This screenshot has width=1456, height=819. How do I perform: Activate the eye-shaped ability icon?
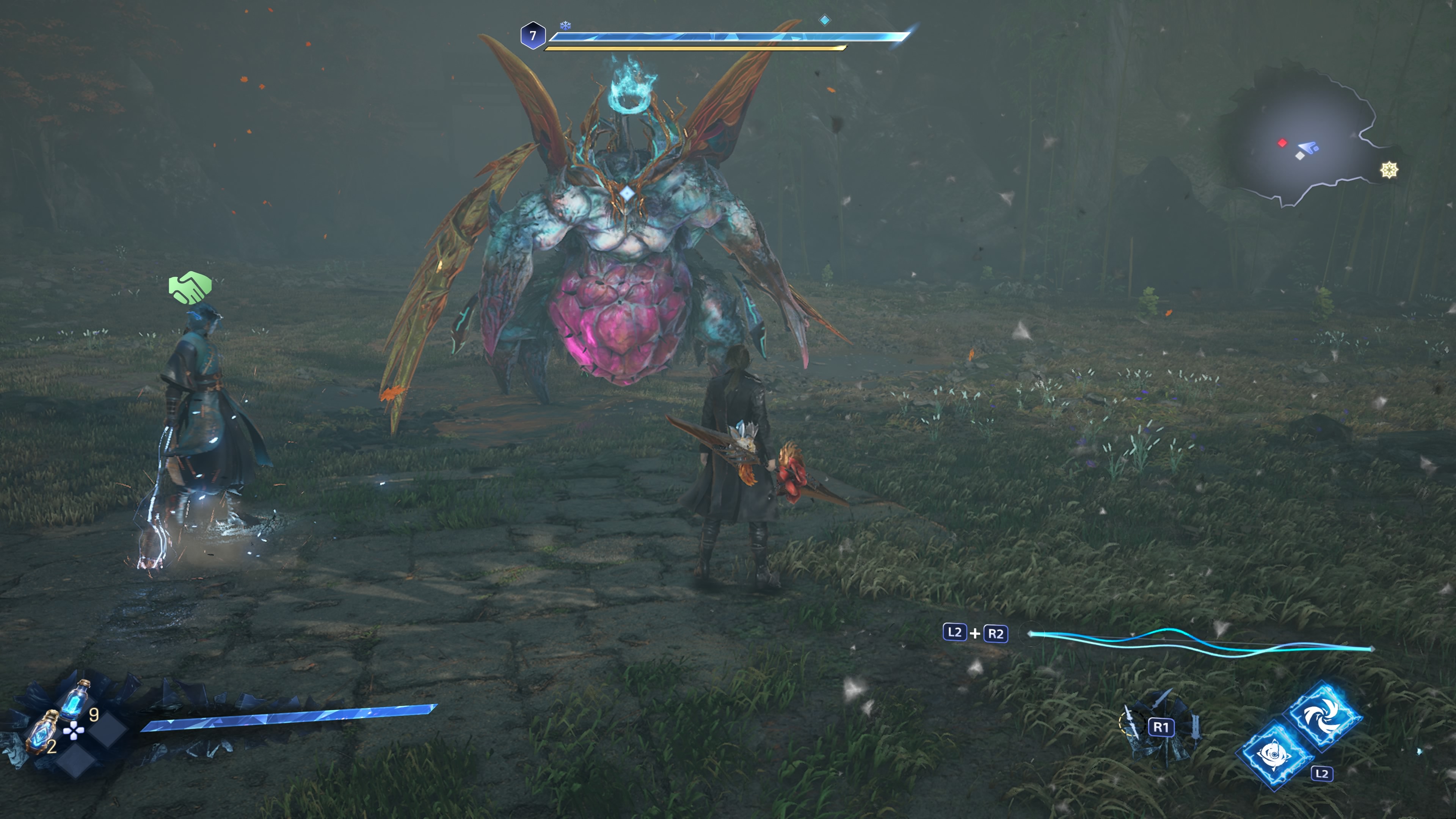pos(1274,755)
